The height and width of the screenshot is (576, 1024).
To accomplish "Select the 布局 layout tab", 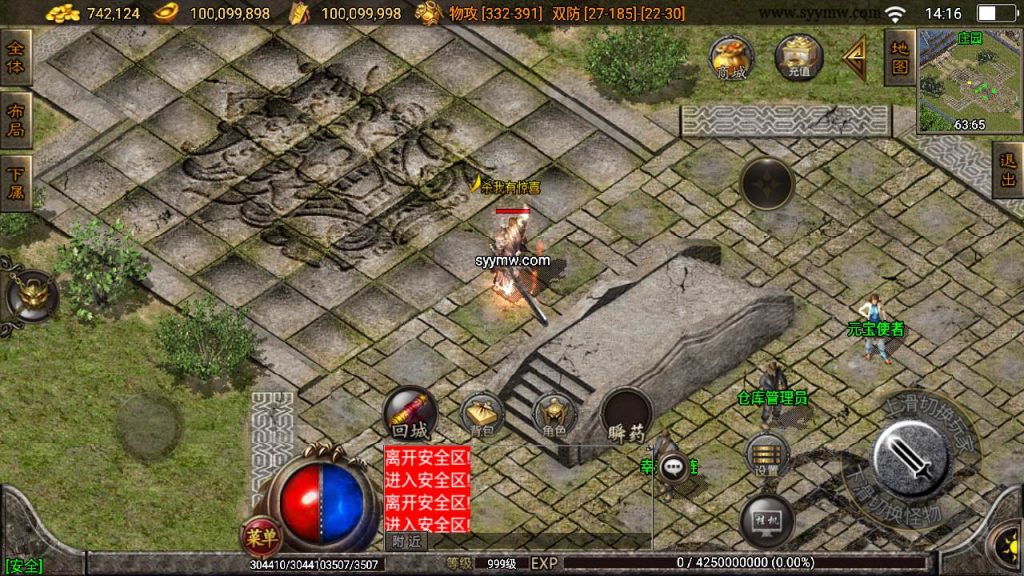I will 16,120.
